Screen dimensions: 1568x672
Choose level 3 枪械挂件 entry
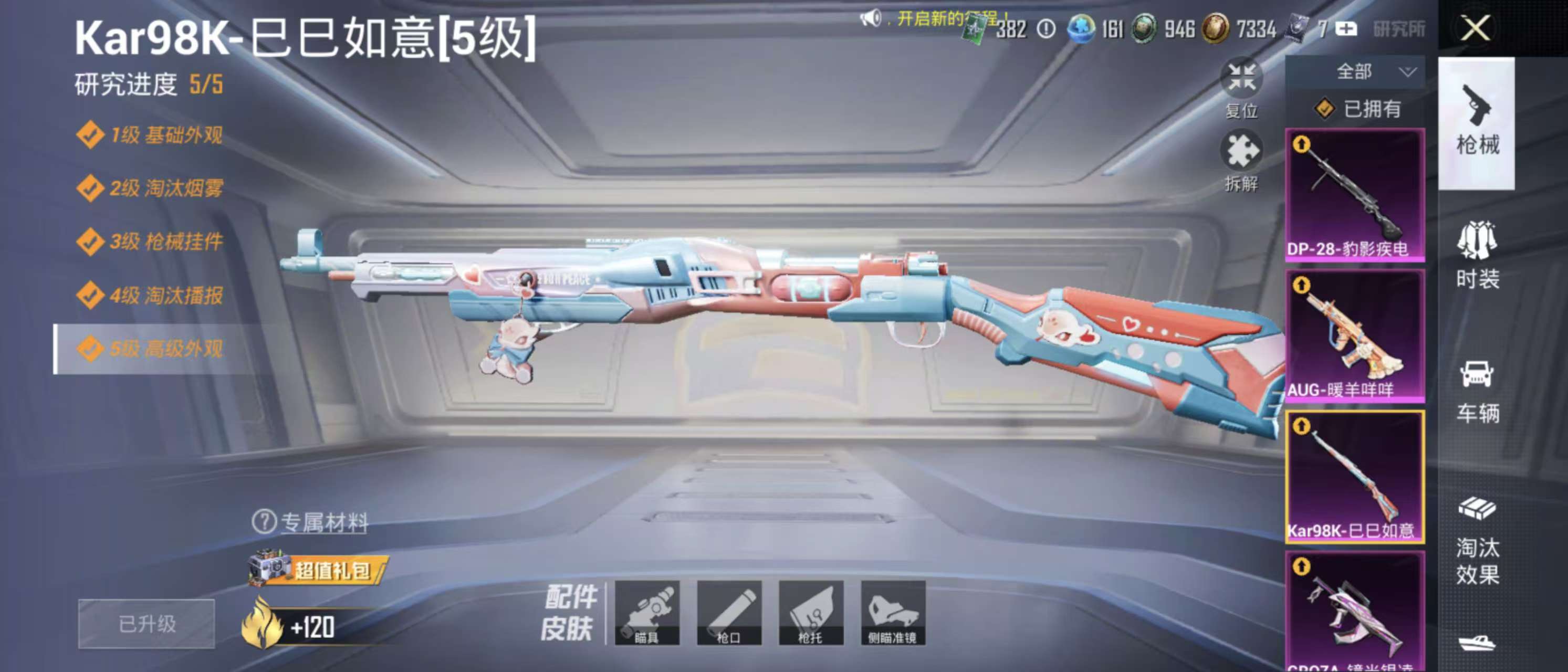click(151, 241)
